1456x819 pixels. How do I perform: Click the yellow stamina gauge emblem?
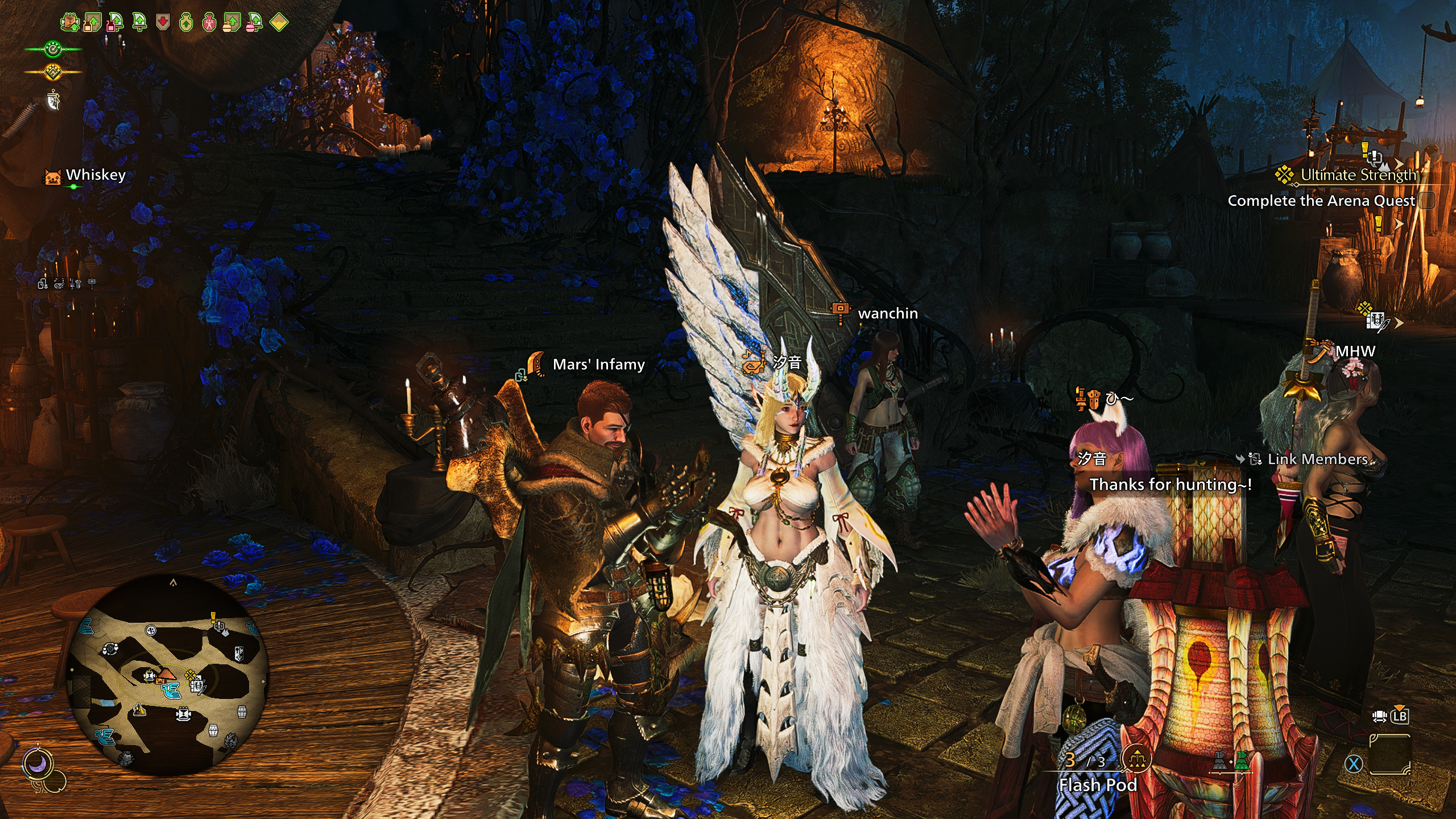click(x=53, y=72)
